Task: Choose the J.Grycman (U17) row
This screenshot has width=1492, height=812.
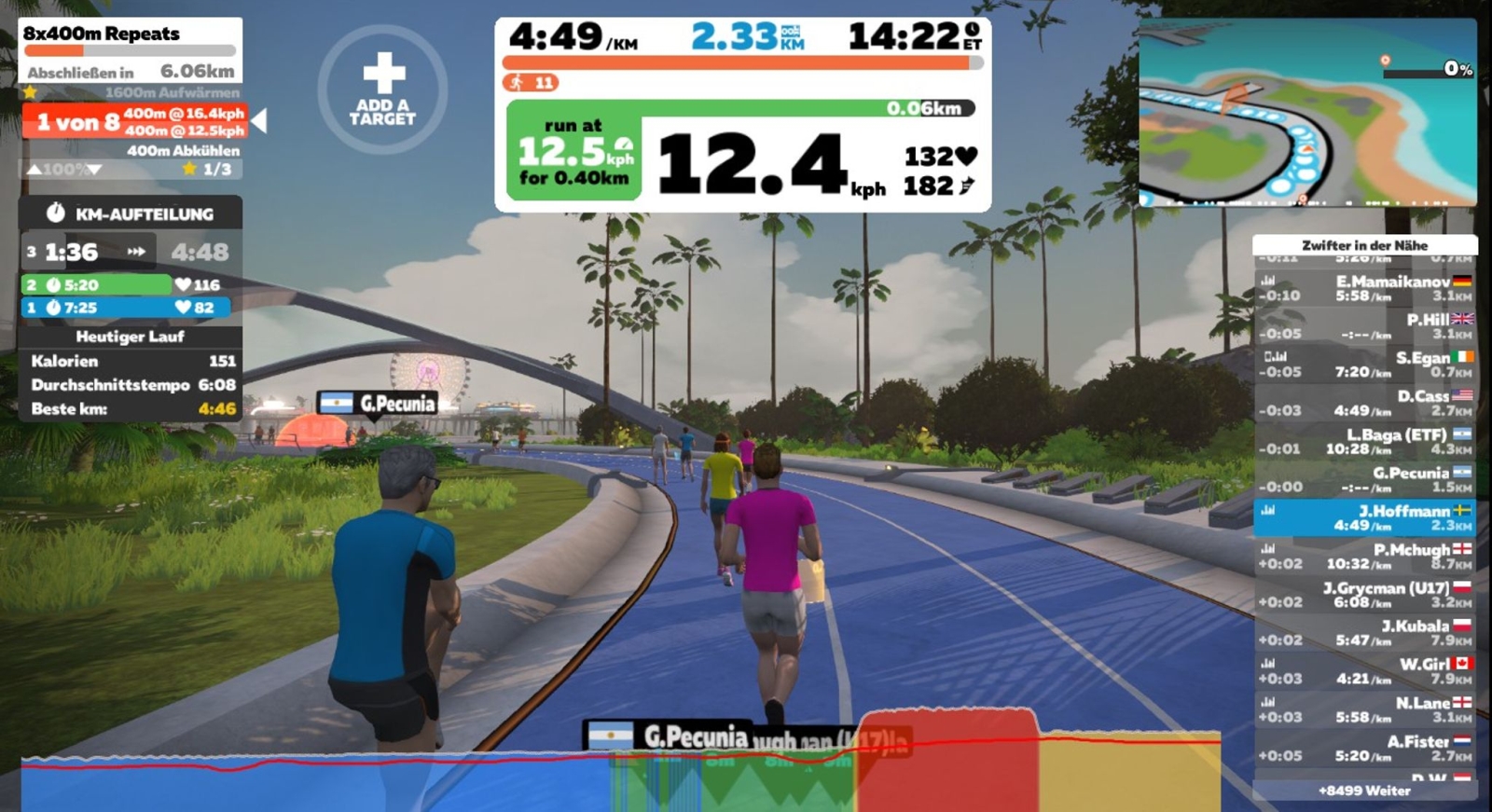Action: 1364,595
